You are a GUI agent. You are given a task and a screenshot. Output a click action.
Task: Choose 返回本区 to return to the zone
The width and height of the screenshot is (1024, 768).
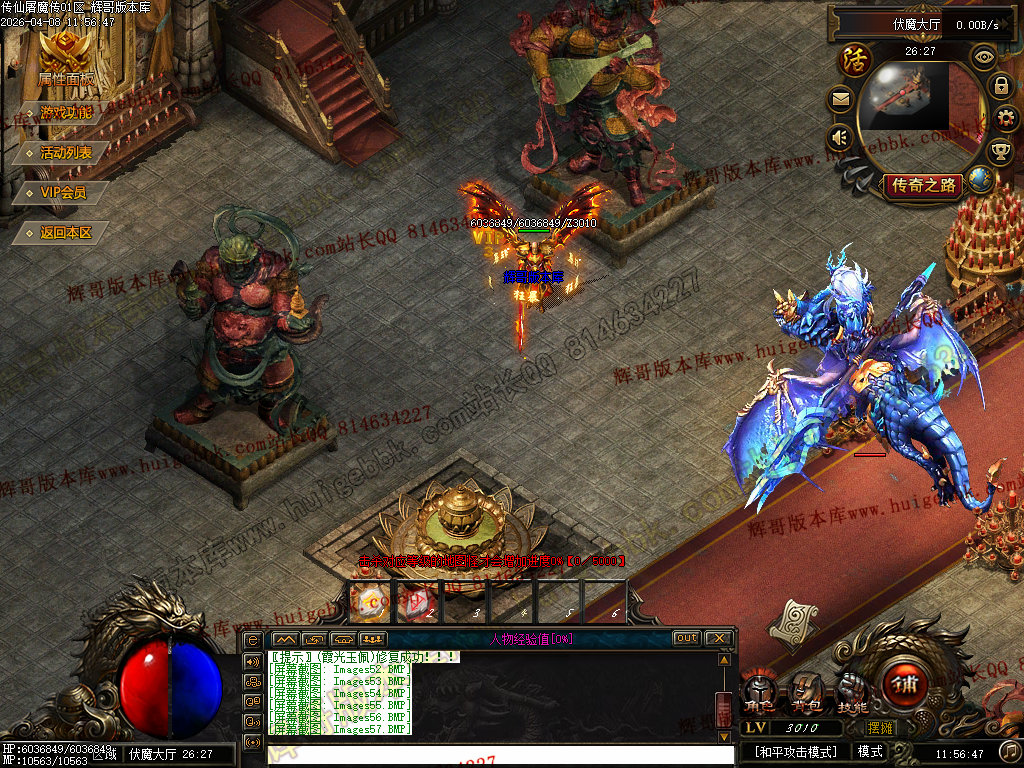click(66, 232)
